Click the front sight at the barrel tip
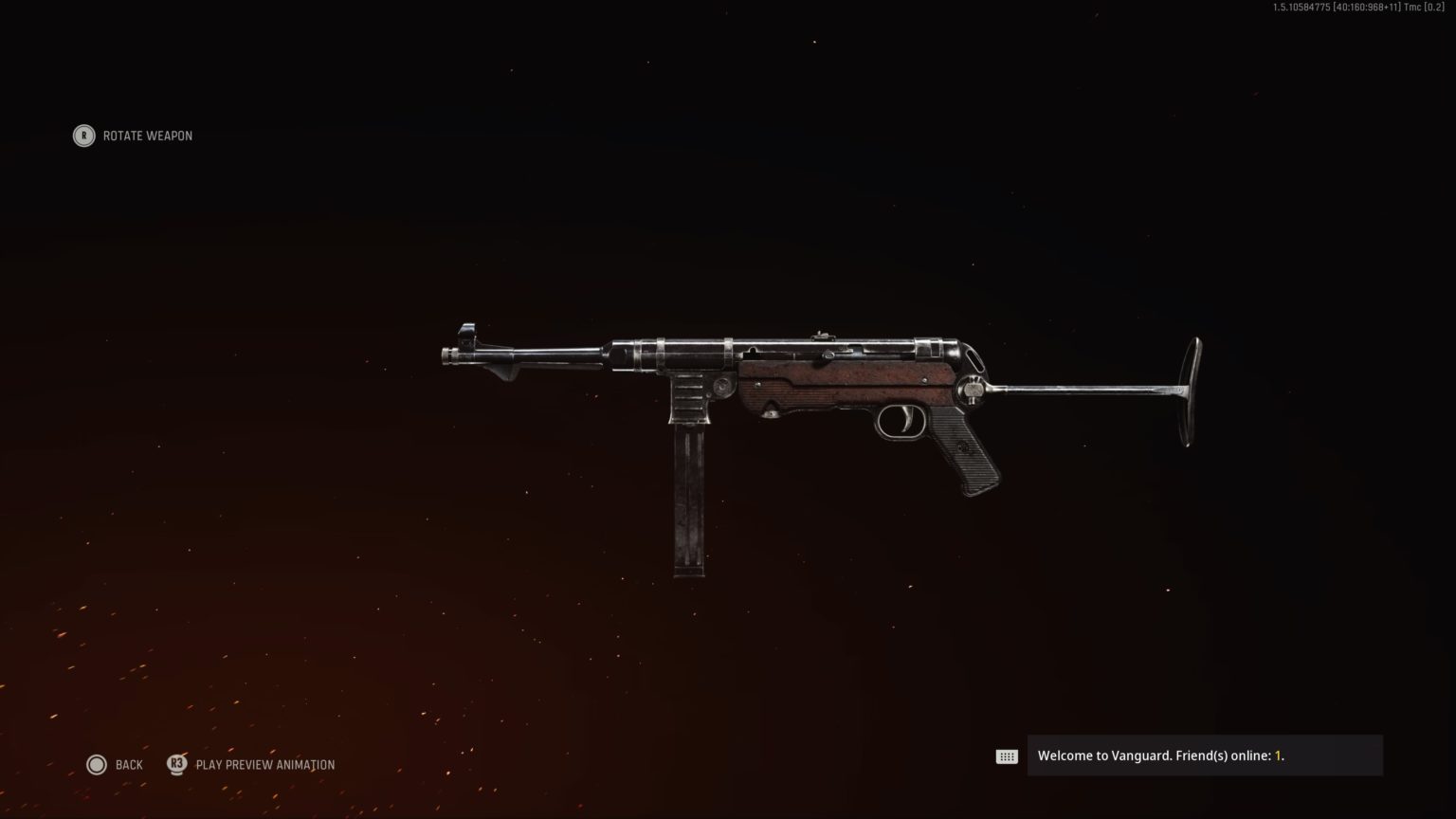This screenshot has width=1456, height=819. pyautogui.click(x=467, y=332)
